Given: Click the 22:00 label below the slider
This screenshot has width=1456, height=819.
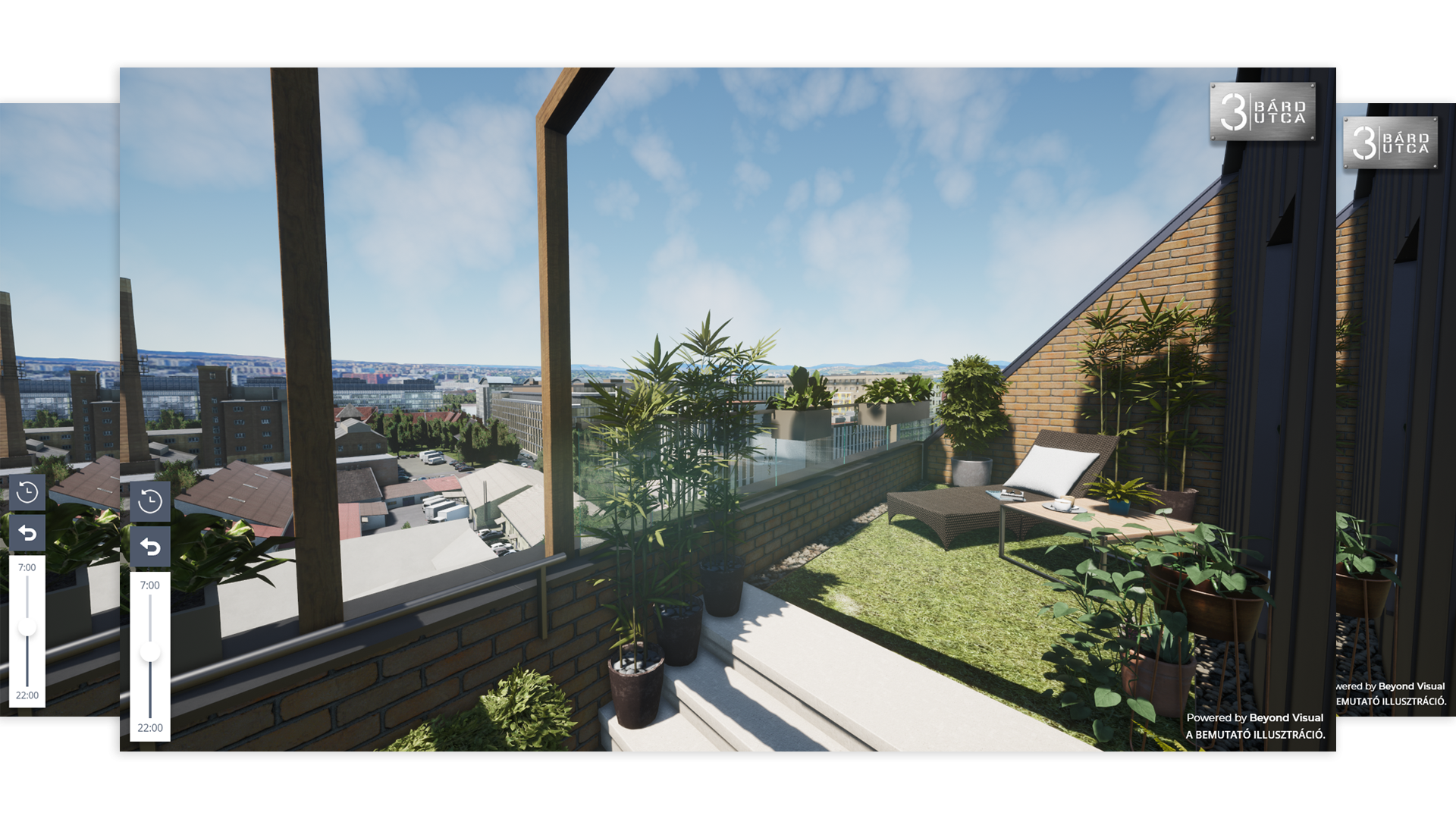Looking at the screenshot, I should pyautogui.click(x=149, y=727).
